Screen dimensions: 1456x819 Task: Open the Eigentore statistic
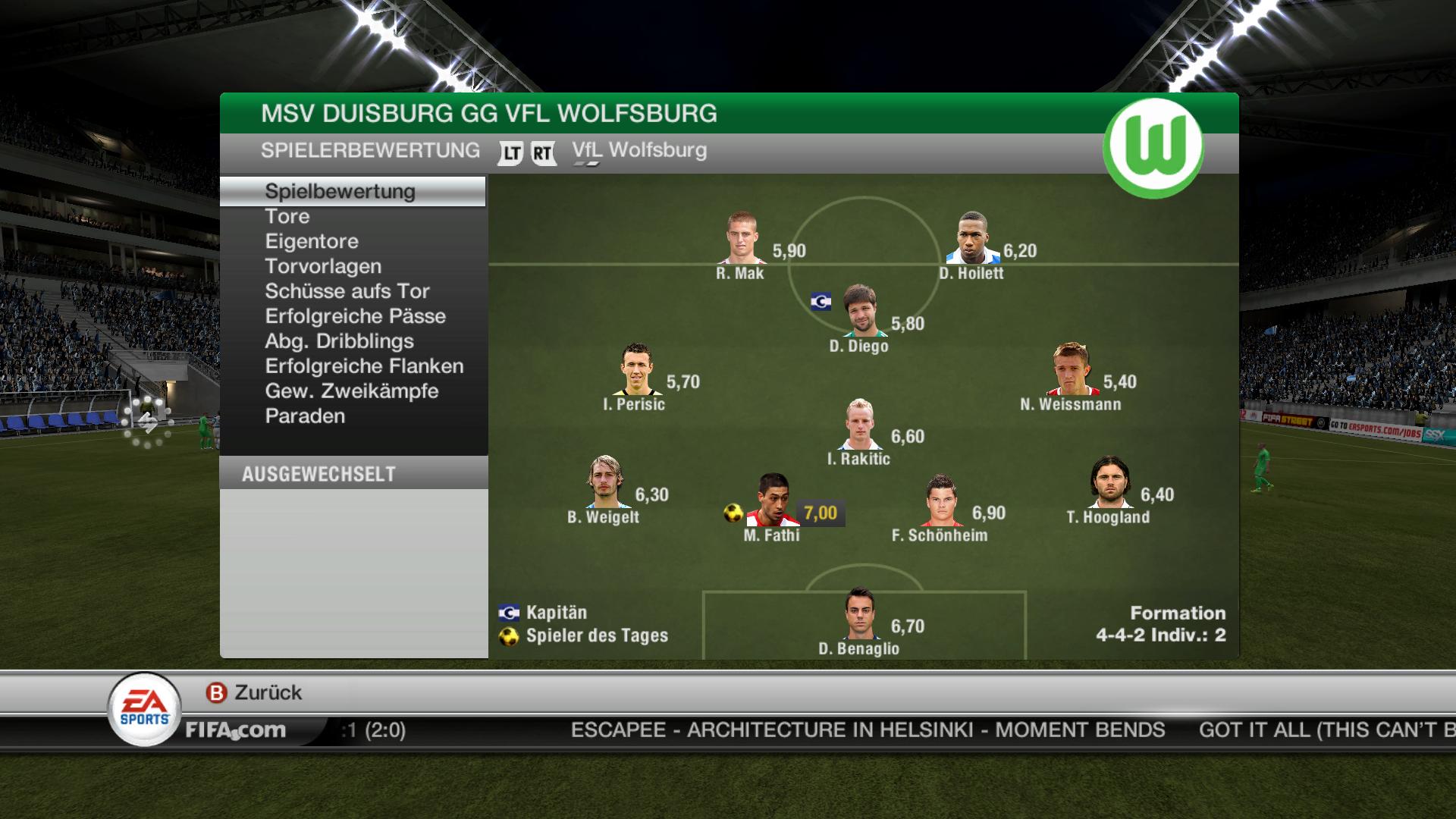tap(312, 241)
